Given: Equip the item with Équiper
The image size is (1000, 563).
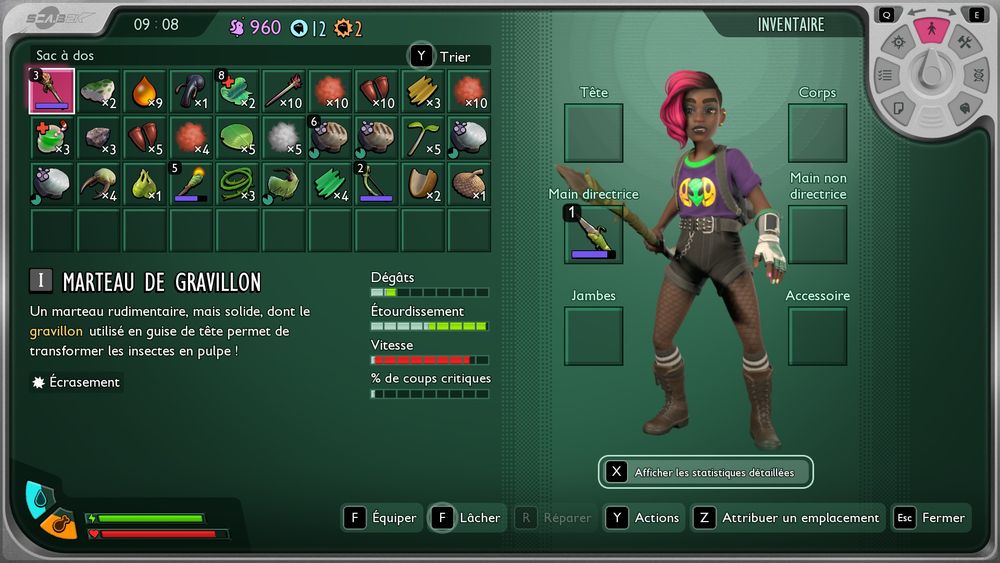Looking at the screenshot, I should (382, 518).
